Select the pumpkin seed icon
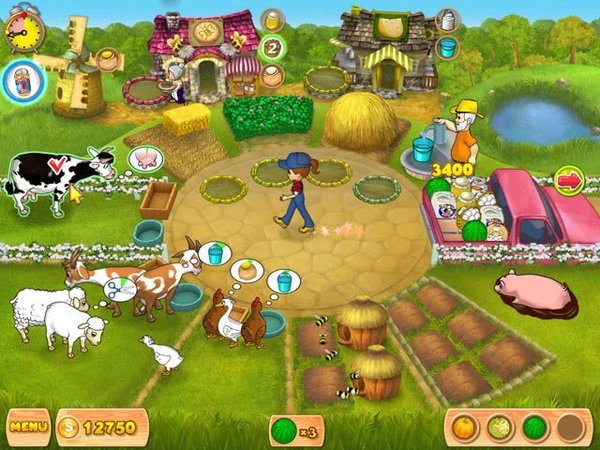Image resolution: width=600 pixels, height=450 pixels. (466, 428)
